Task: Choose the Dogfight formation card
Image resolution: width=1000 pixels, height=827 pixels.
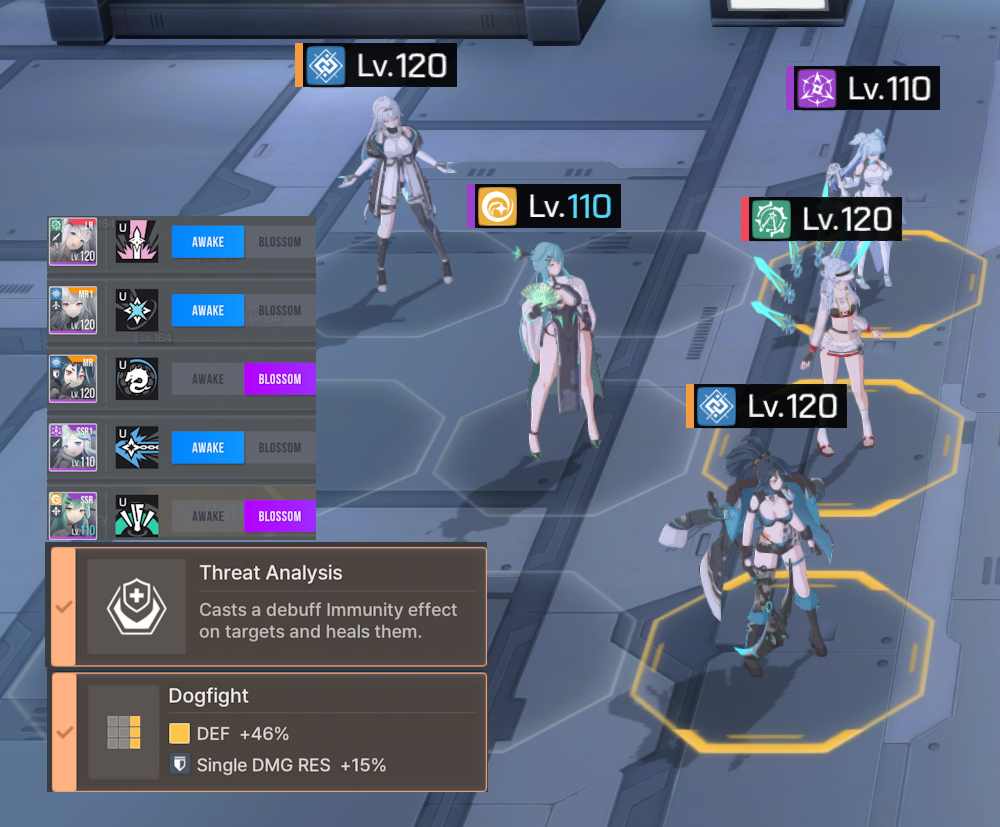Action: click(x=268, y=732)
